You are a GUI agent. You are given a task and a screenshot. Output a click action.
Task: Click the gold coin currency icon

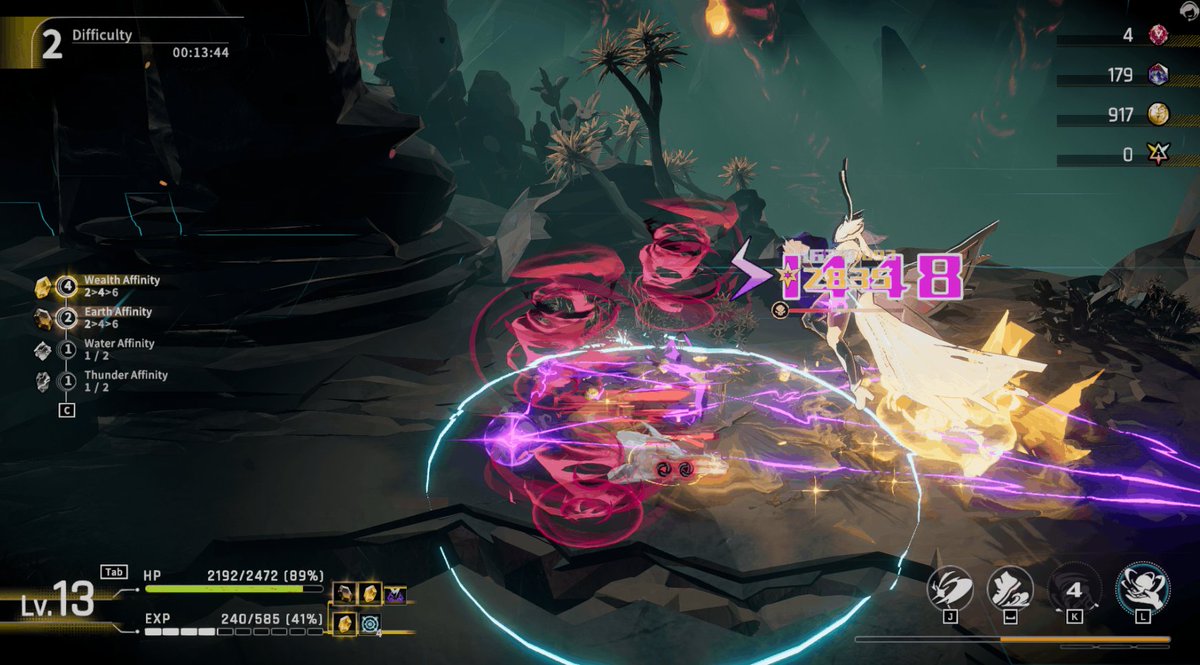[x=1158, y=114]
